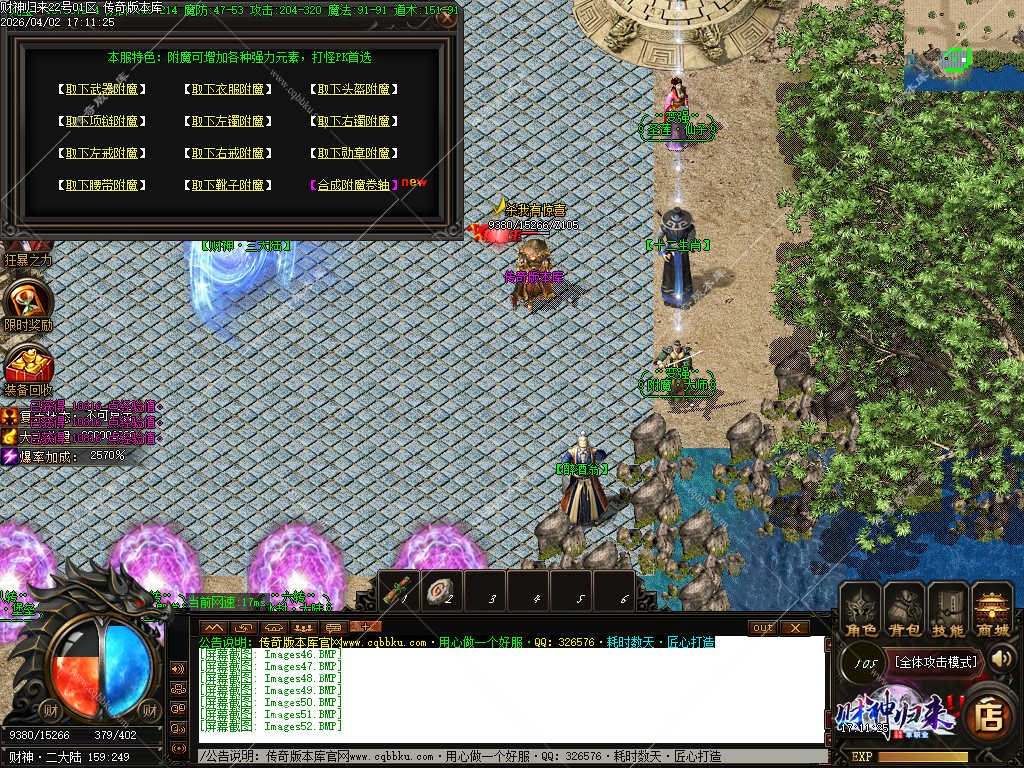The width and height of the screenshot is (1024, 768).
Task: Choose 取下靴子附魔 option
Action: pyautogui.click(x=228, y=185)
